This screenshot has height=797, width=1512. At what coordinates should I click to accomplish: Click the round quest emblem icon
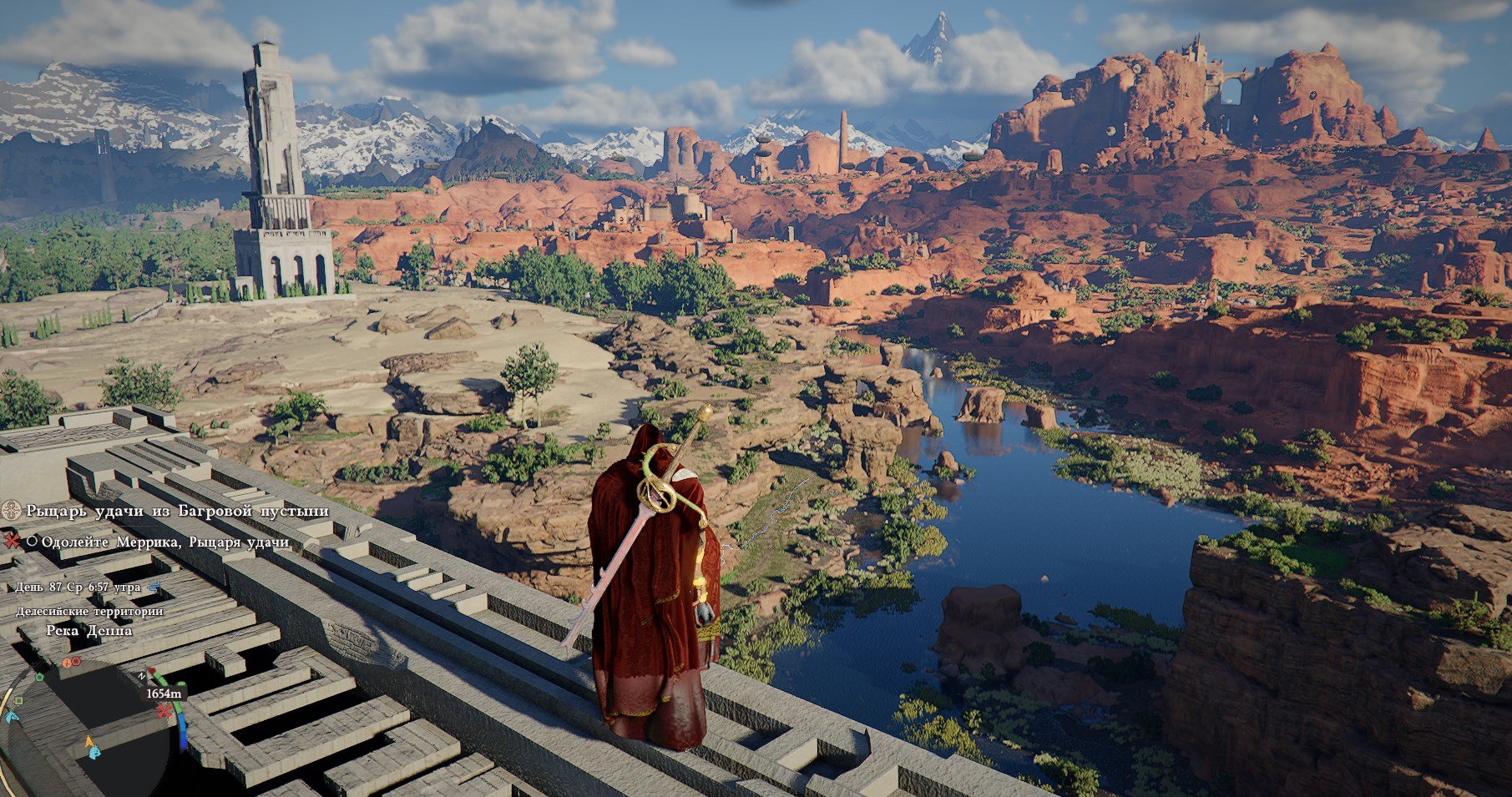click(12, 511)
